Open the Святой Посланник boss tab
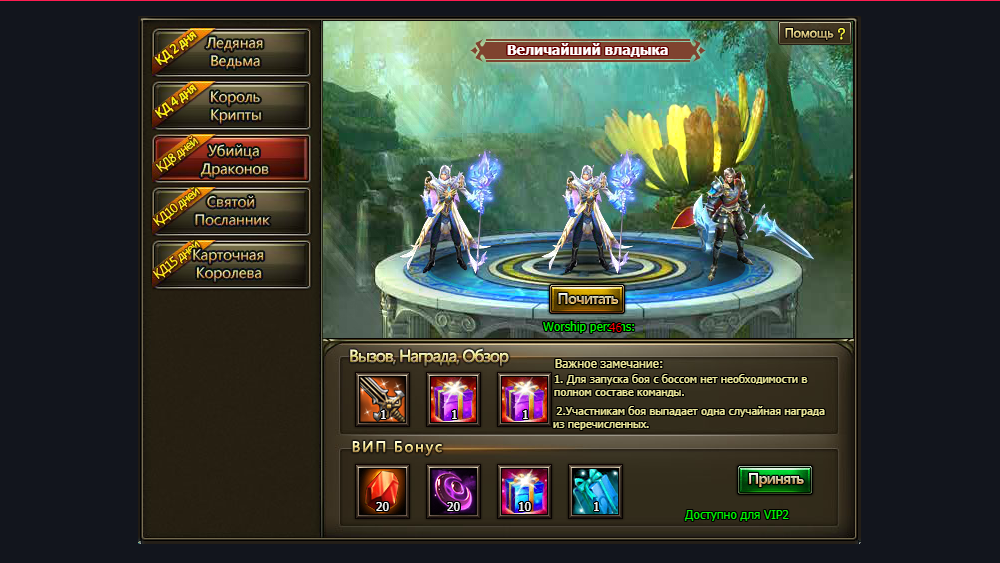 (x=232, y=211)
